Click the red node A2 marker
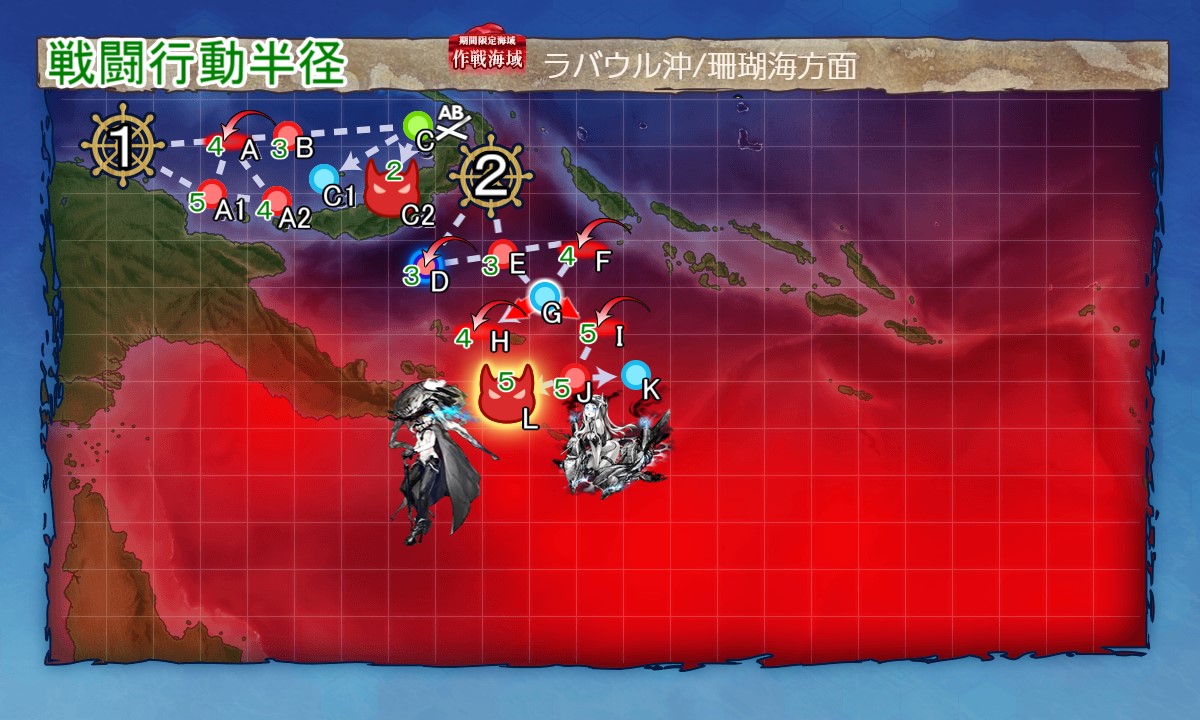 pos(276,199)
